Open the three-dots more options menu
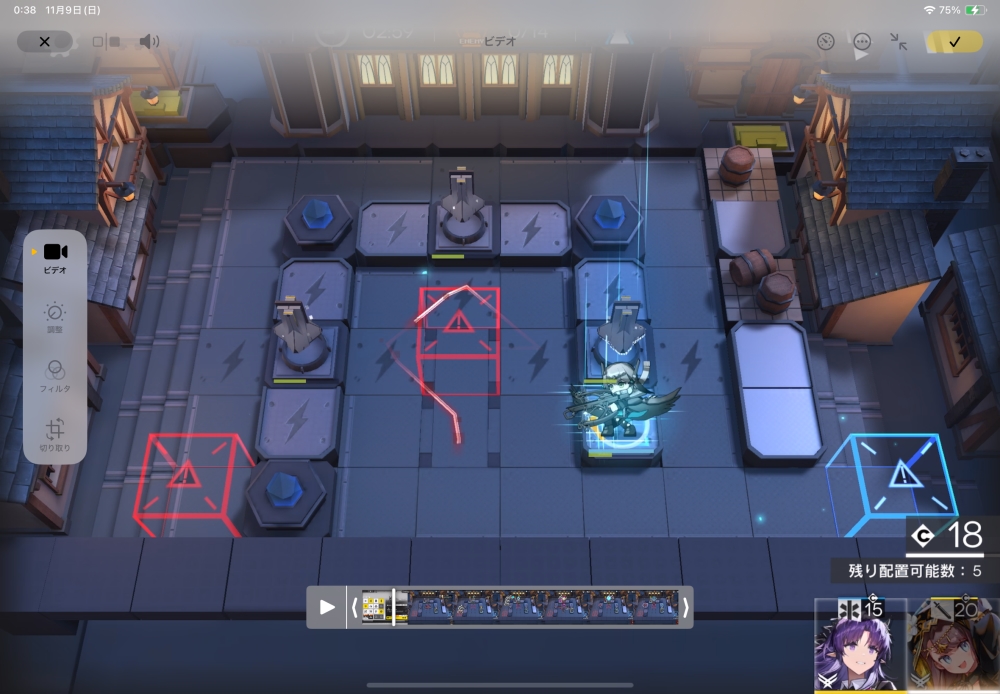This screenshot has height=694, width=1000. (x=862, y=42)
